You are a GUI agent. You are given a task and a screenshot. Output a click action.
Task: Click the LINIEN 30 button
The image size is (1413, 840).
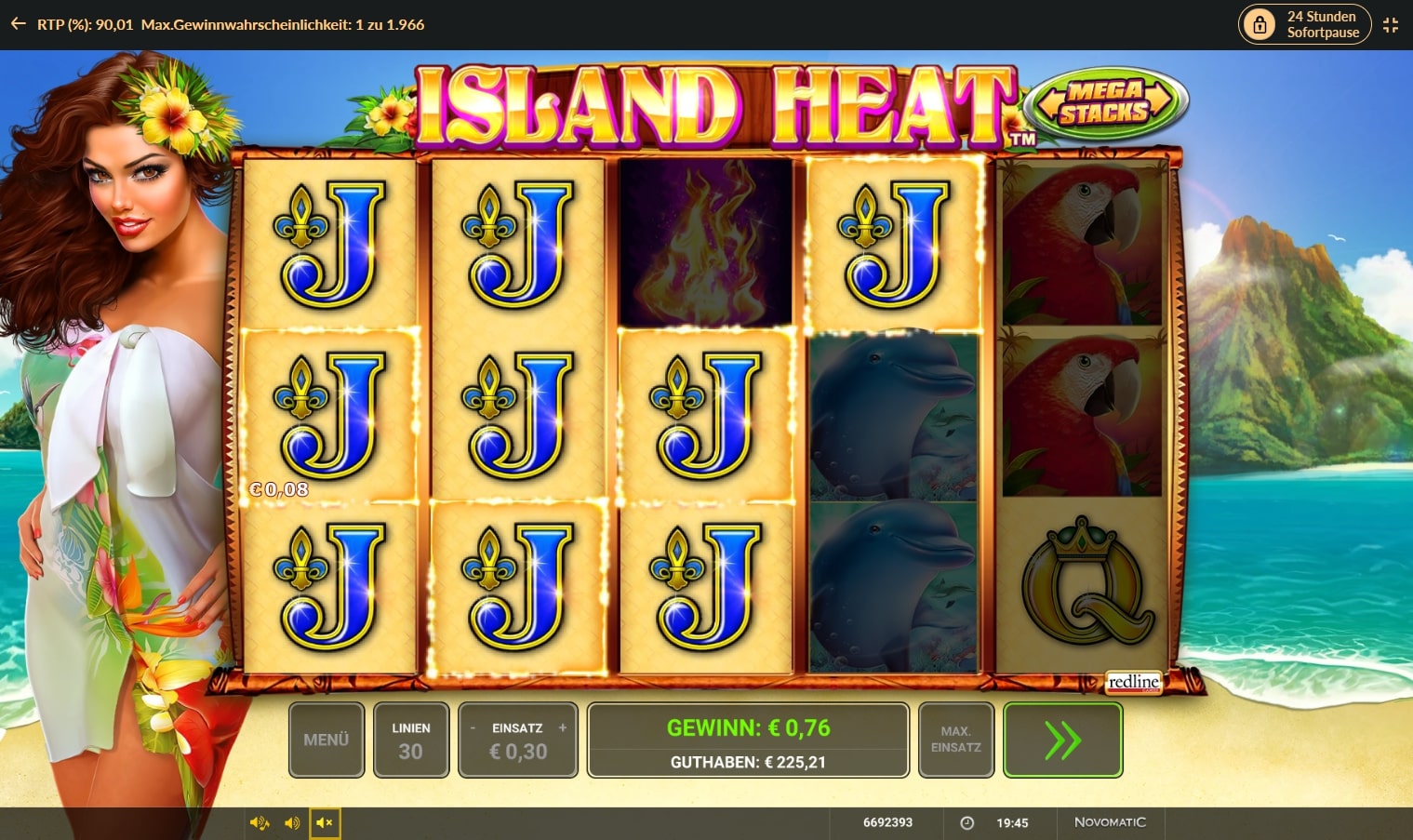pyautogui.click(x=411, y=740)
